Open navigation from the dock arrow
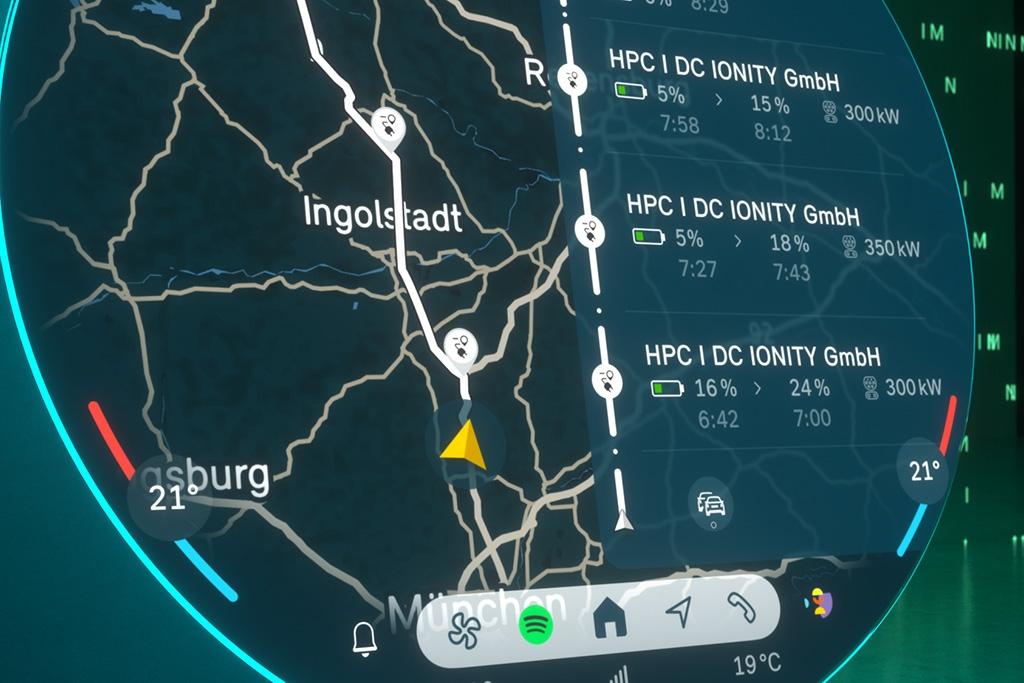Screen dimensions: 1024x683 click(x=679, y=612)
